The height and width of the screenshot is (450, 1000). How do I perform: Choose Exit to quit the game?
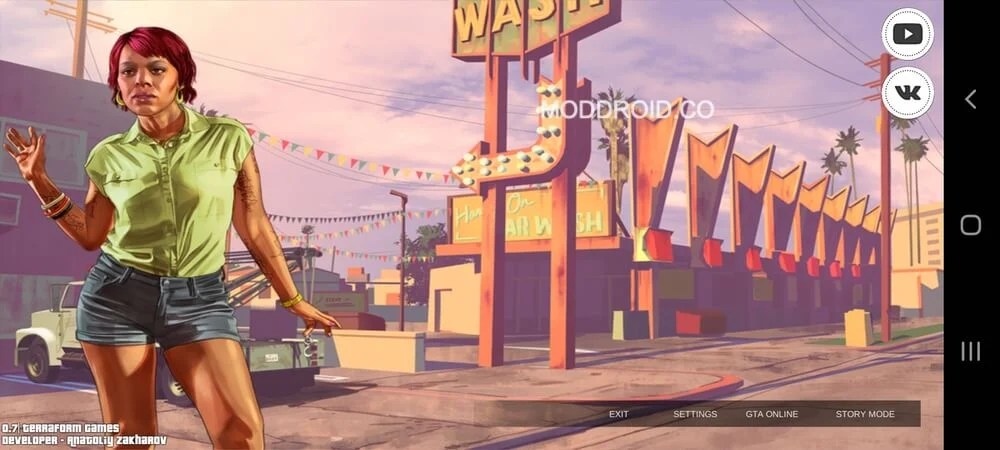click(x=619, y=414)
